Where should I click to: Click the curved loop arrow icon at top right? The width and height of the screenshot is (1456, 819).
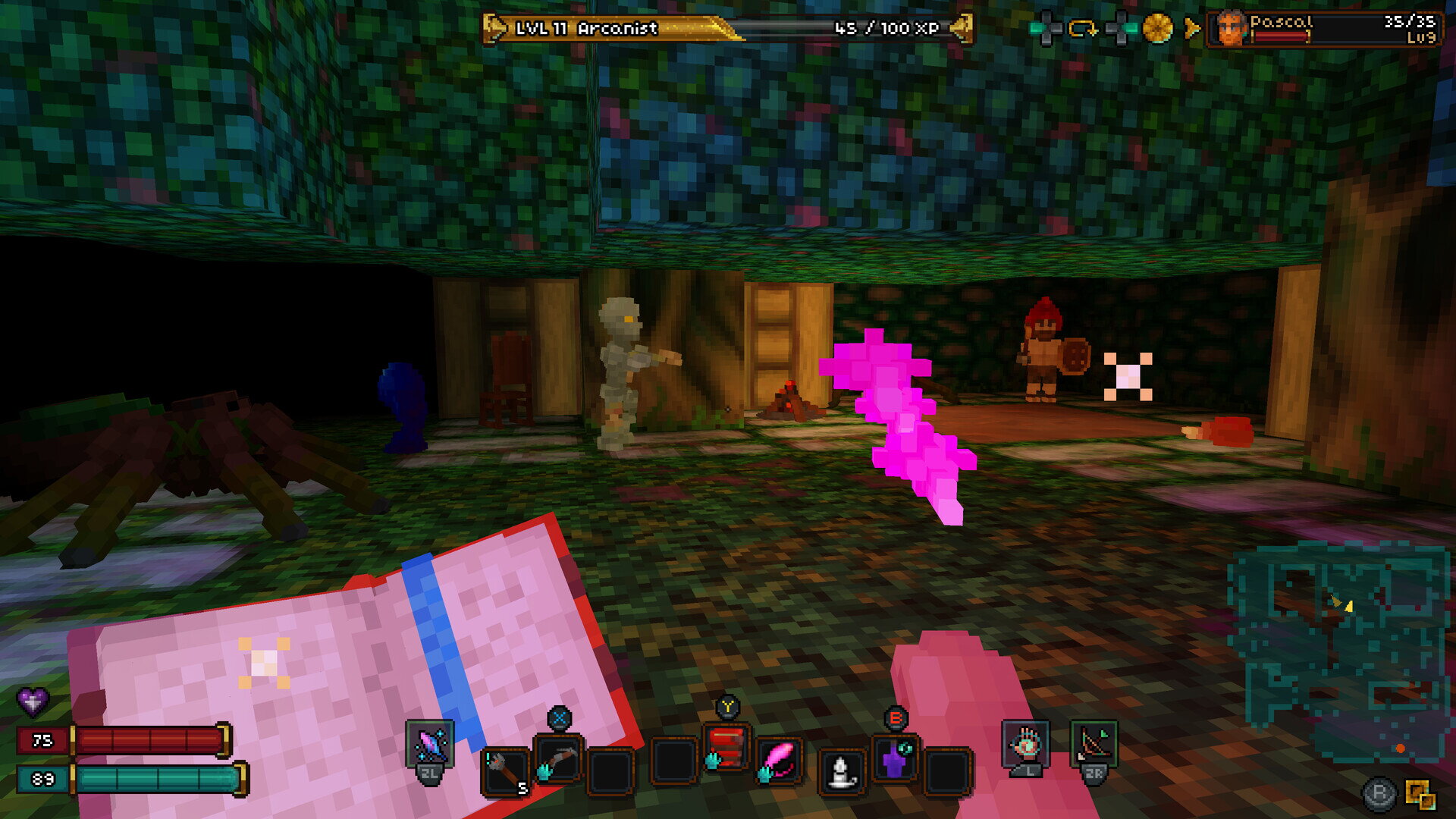[1082, 26]
